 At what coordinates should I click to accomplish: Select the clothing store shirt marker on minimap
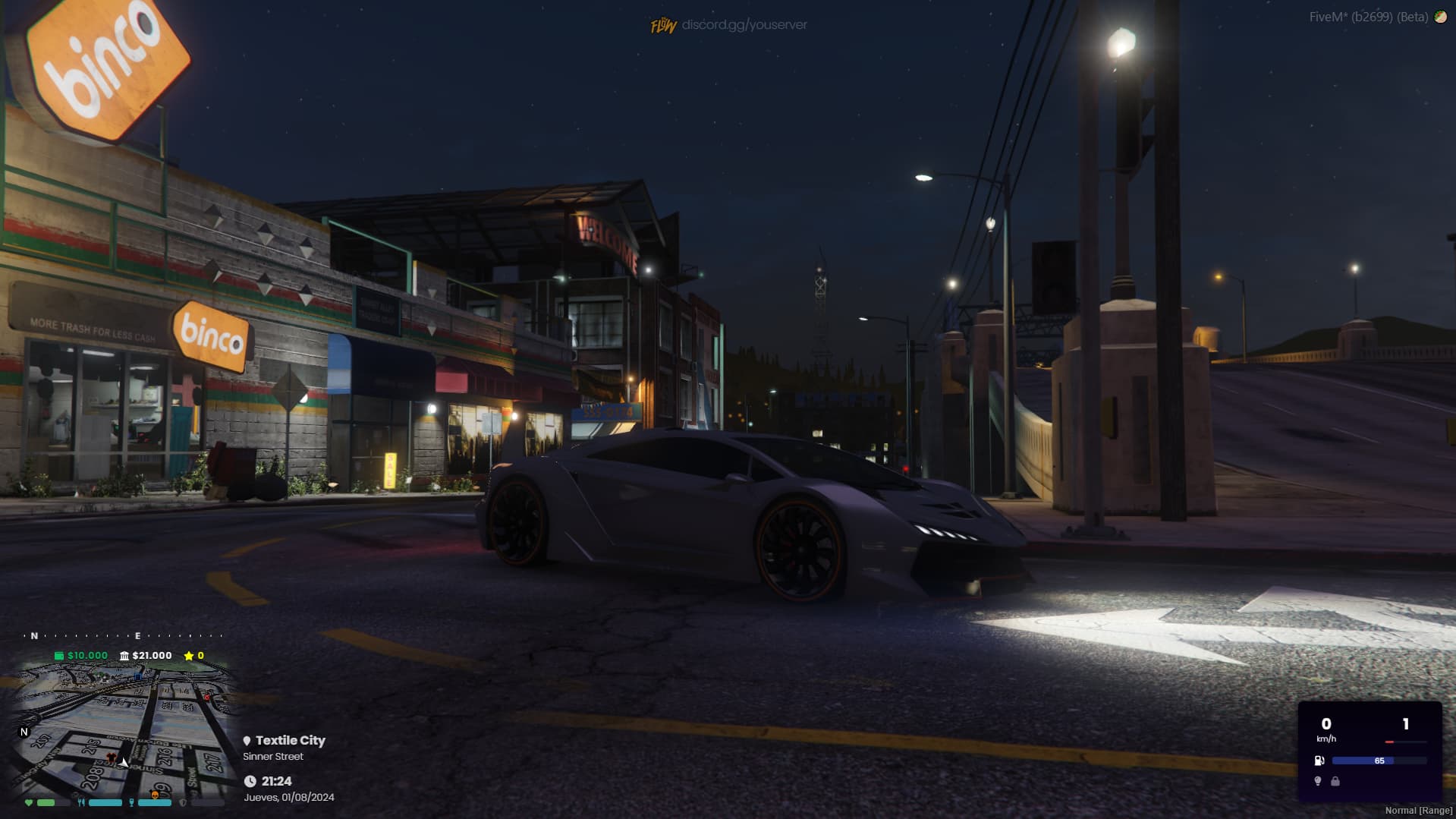pos(112,758)
